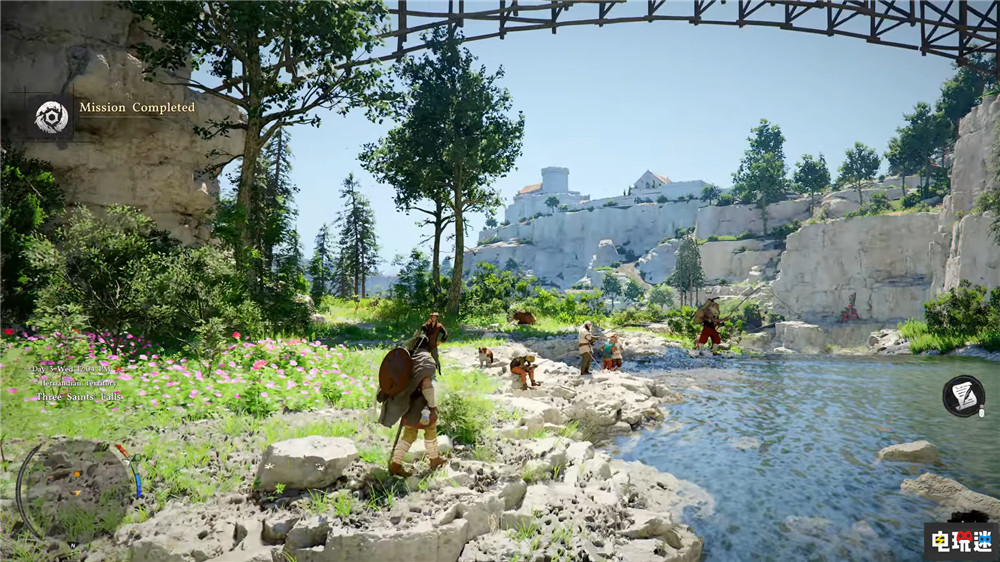Click the Three Saints' Falls location label
Screen dimensions: 1000x562
[x=76, y=397]
